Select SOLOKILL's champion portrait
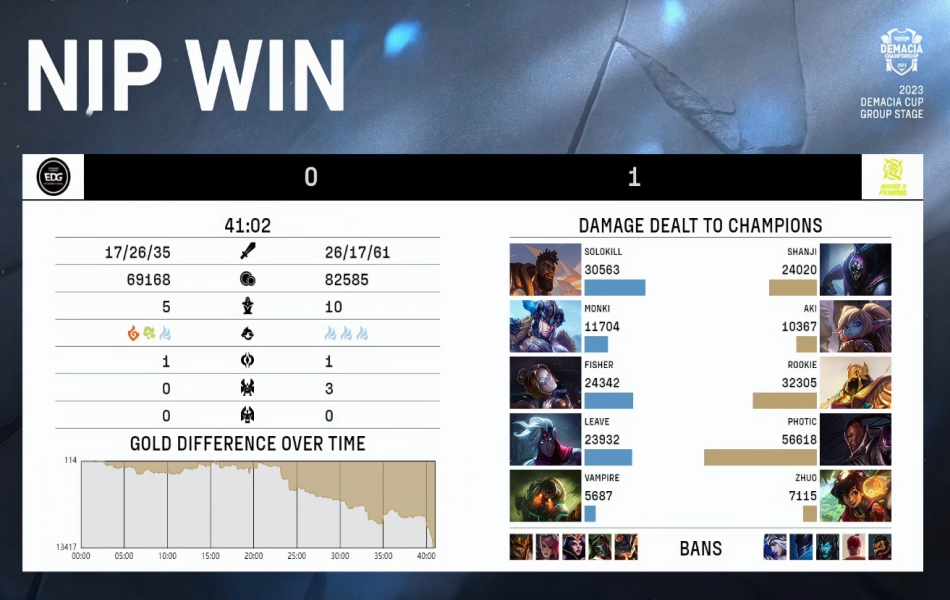950x600 pixels. 545,270
